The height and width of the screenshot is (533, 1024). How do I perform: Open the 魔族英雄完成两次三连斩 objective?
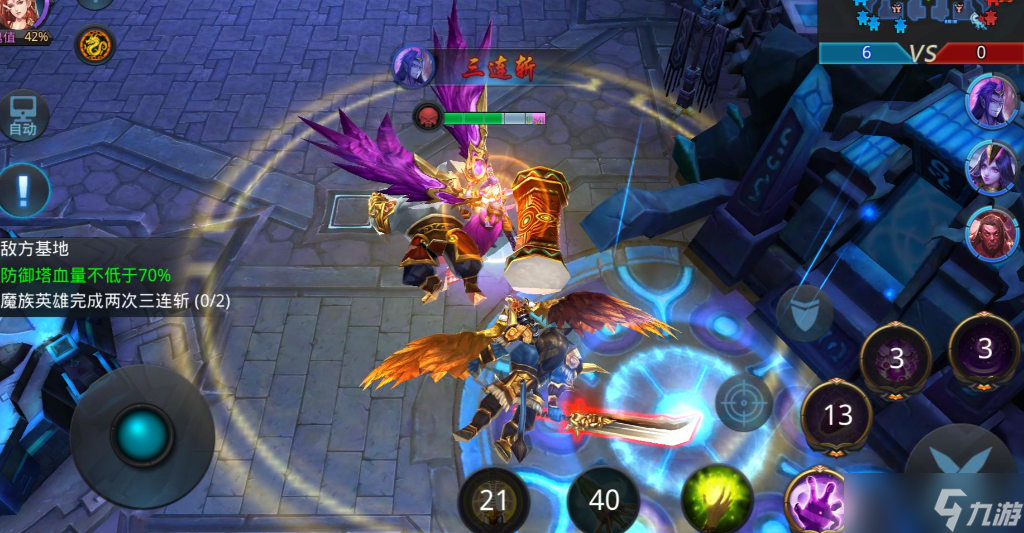pos(115,300)
